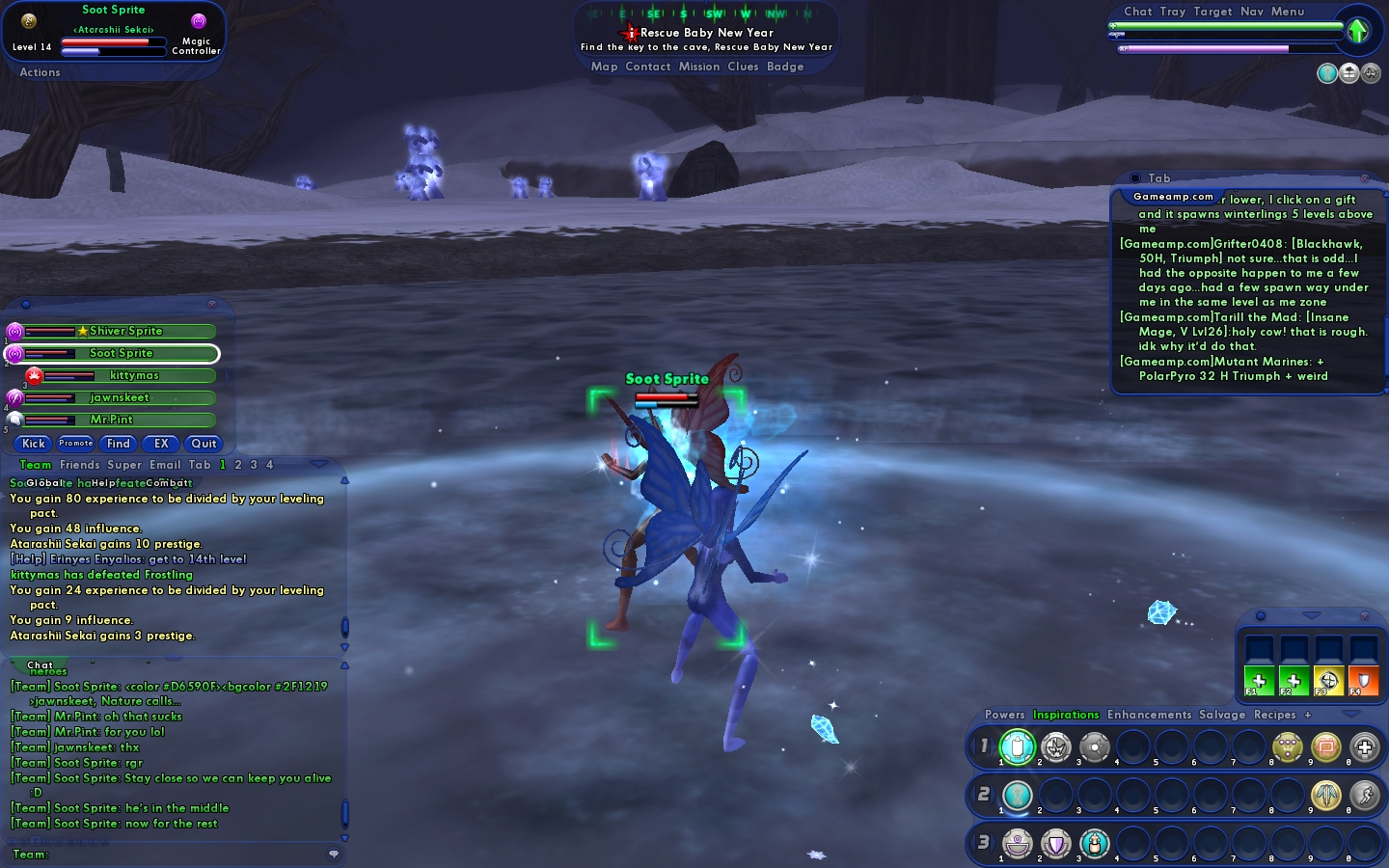
Task: Switch chat to the Friends tab
Action: pyautogui.click(x=79, y=465)
